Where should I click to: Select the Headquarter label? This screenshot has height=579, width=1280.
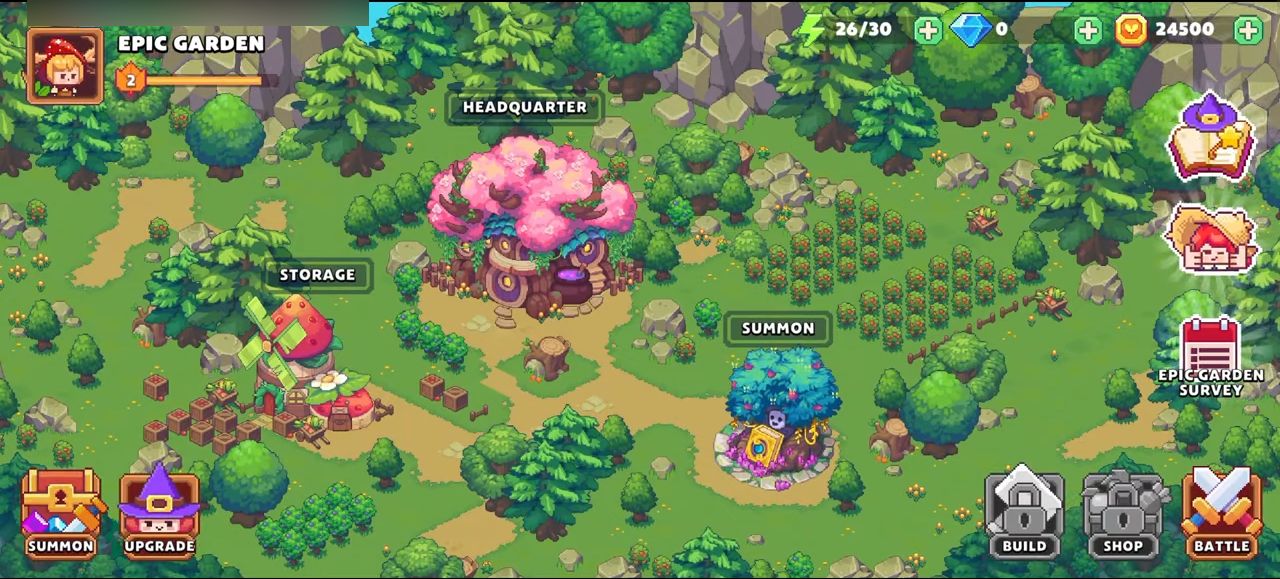pyautogui.click(x=524, y=107)
